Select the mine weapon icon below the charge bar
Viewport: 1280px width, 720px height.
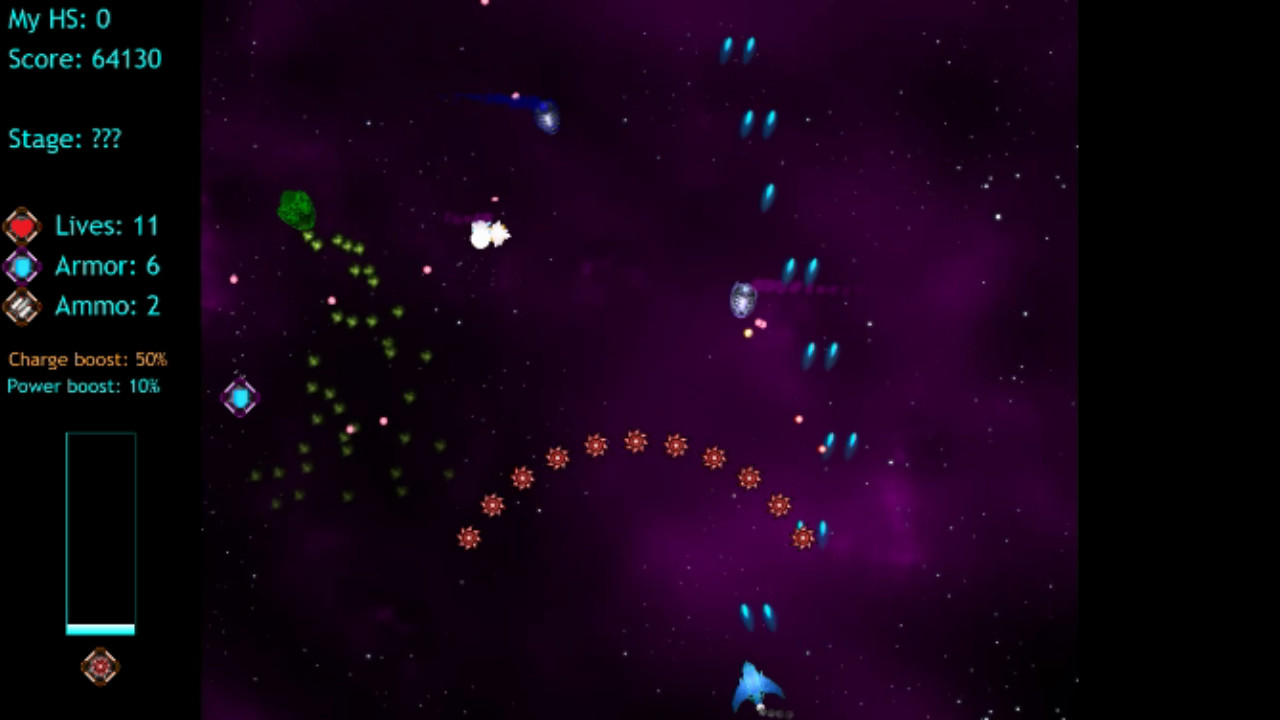point(99,666)
